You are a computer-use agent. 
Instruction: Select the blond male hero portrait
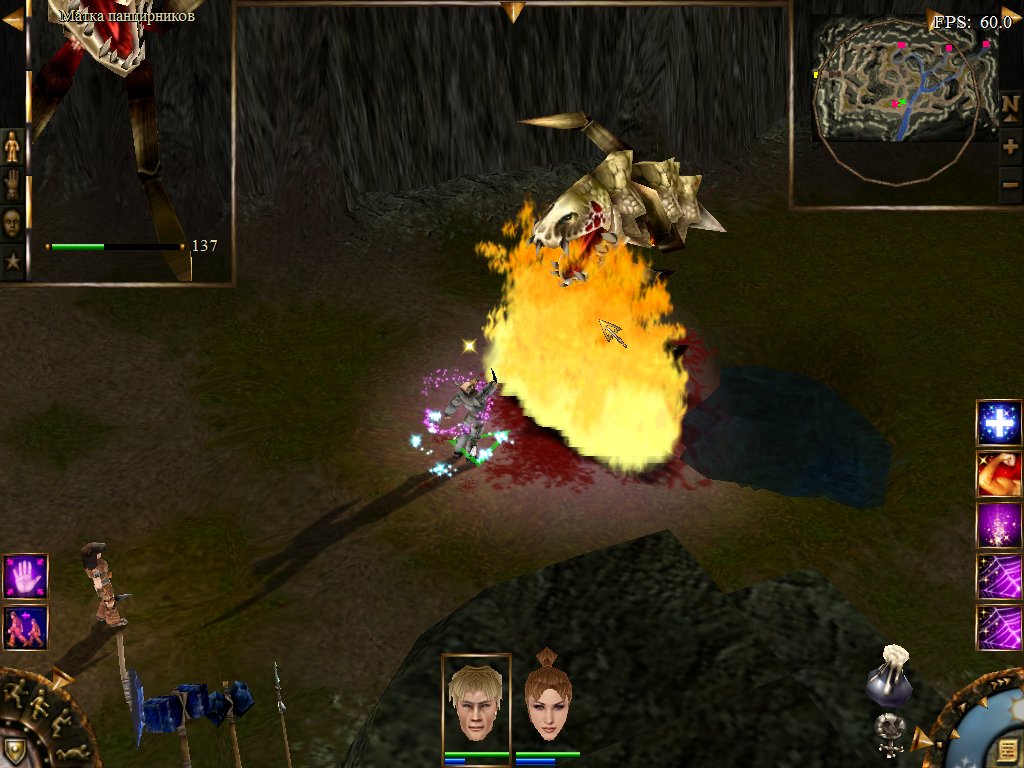click(476, 700)
